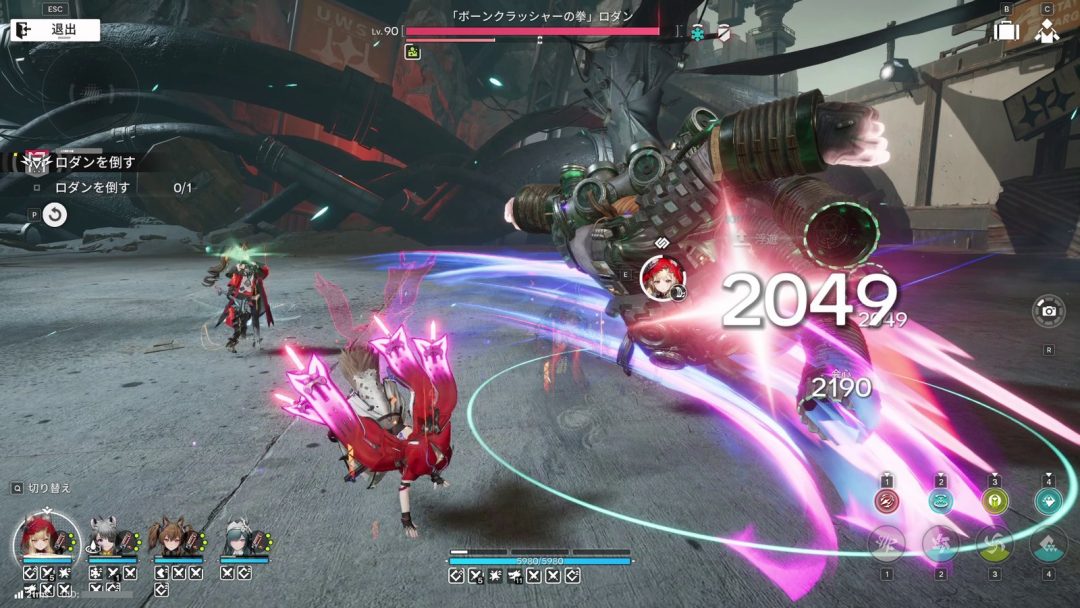The width and height of the screenshot is (1080, 608).
Task: Select the red-haired operator portrait
Action: pyautogui.click(x=46, y=541)
